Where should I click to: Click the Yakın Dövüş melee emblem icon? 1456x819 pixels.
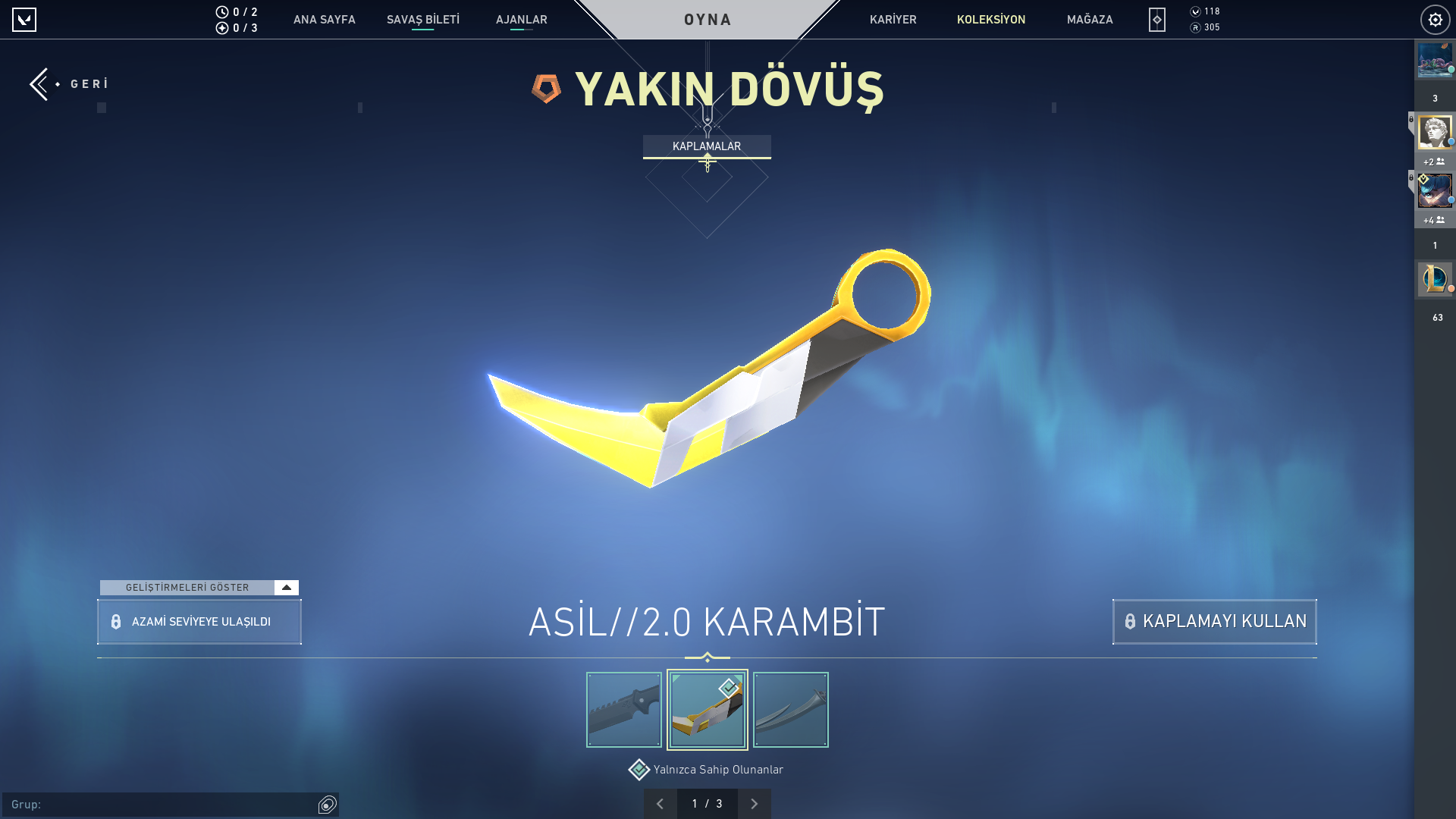pyautogui.click(x=544, y=90)
